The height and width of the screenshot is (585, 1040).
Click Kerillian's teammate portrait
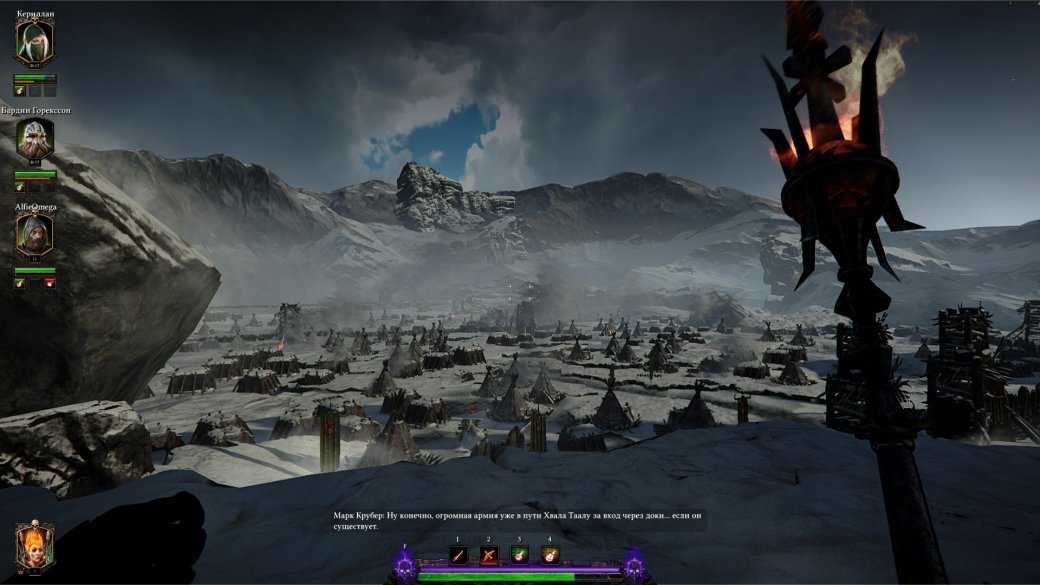[x=35, y=42]
